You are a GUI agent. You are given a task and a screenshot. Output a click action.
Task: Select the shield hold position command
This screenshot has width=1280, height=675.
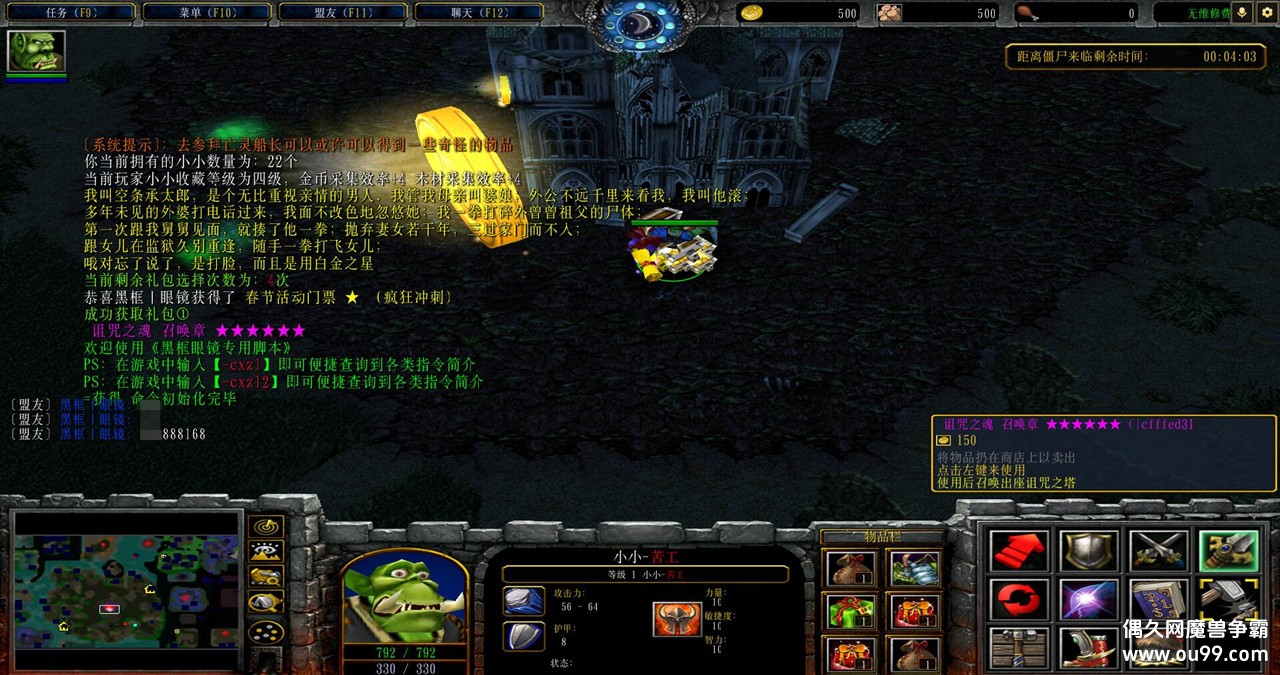click(x=1088, y=551)
